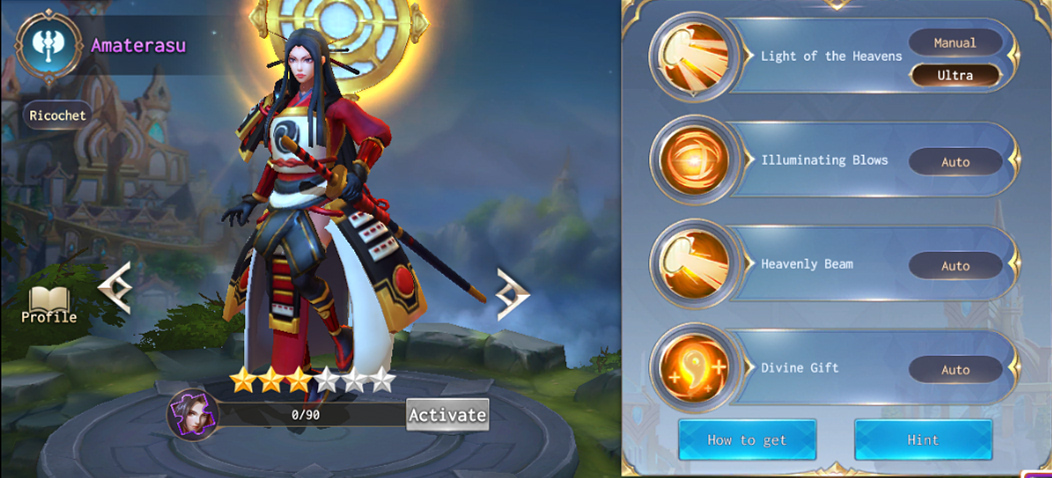Choose the Manual tag on Light of the Heavens

click(955, 43)
